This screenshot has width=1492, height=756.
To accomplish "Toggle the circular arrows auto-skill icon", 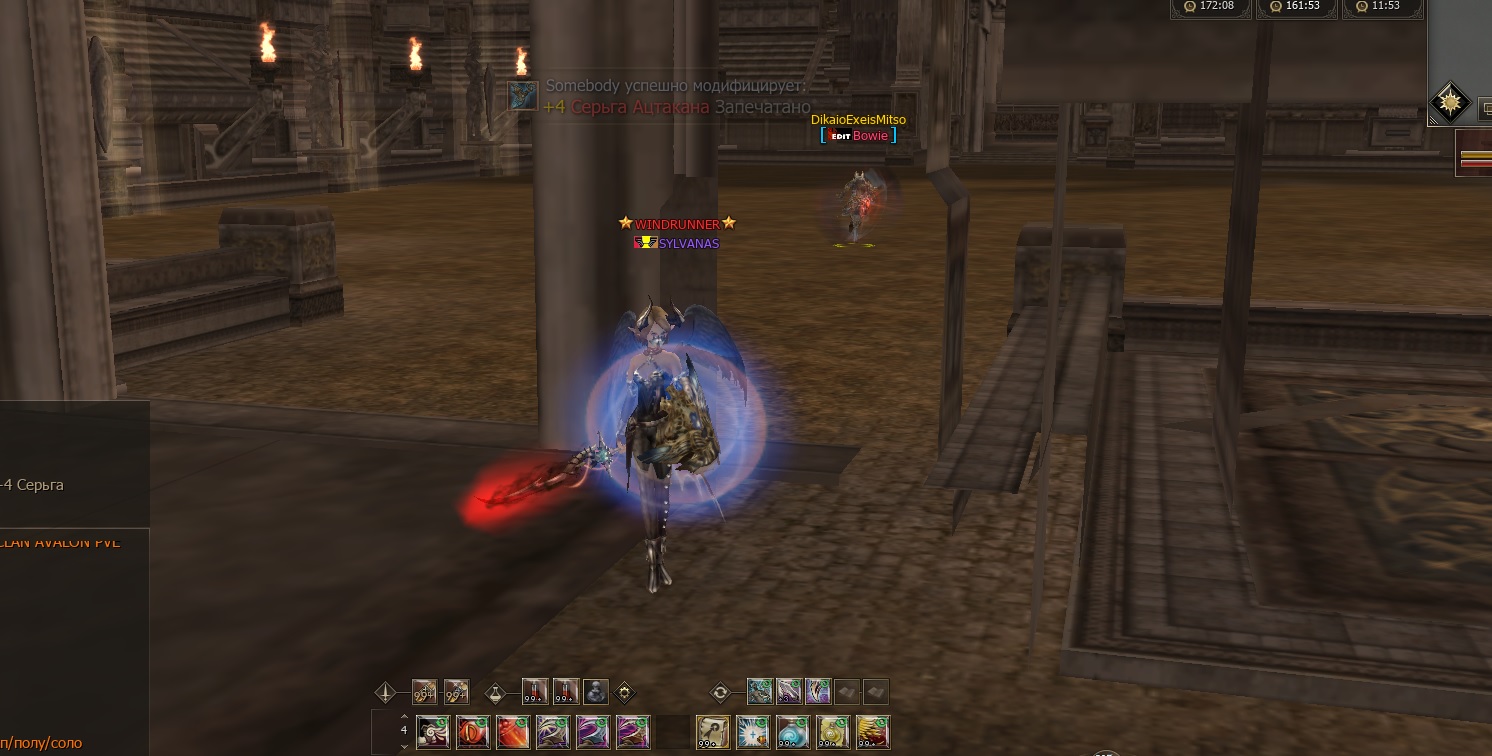I will pos(720,692).
